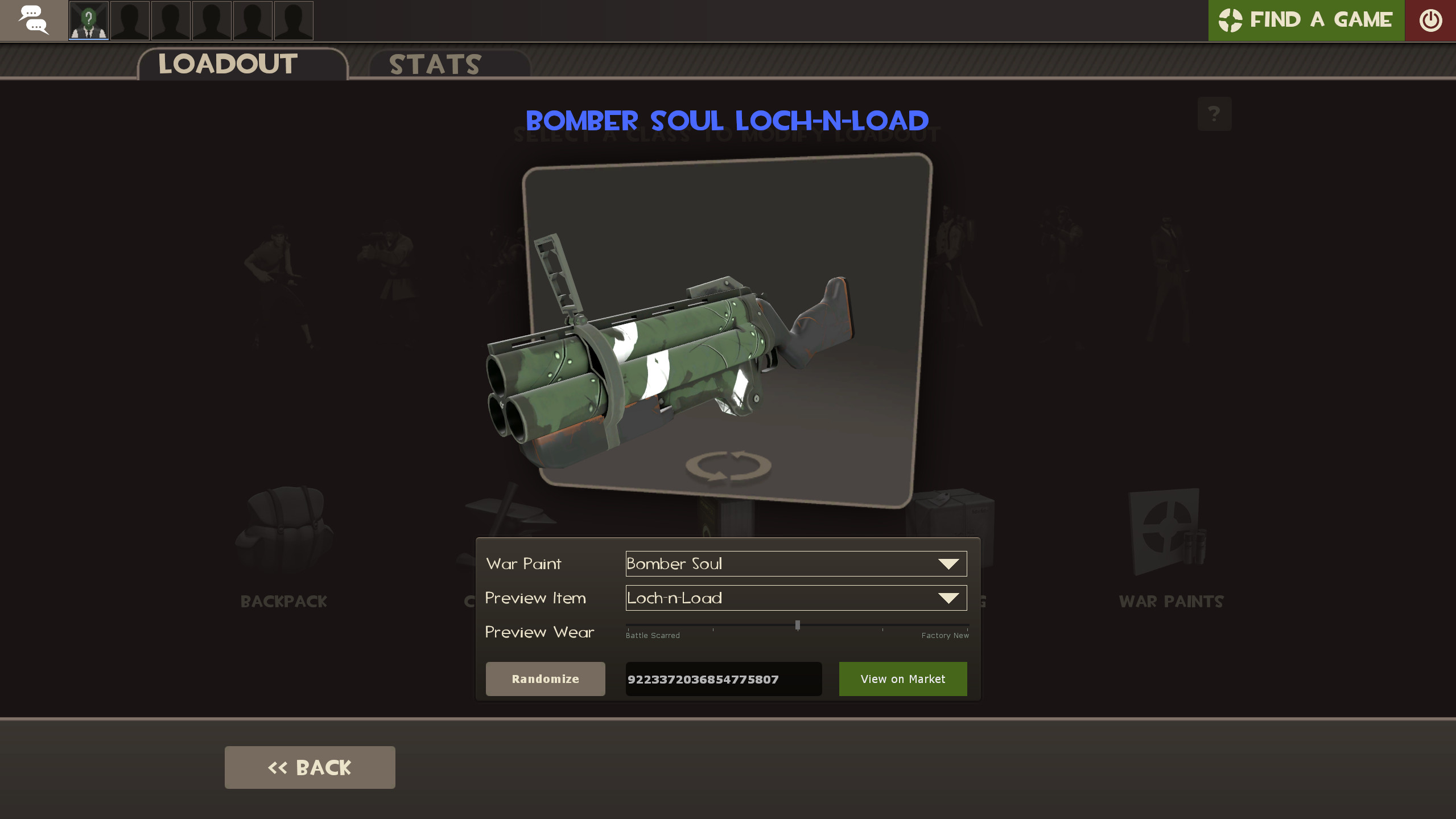Image resolution: width=1456 pixels, height=819 pixels.
Task: Open View on Market
Action: [902, 678]
